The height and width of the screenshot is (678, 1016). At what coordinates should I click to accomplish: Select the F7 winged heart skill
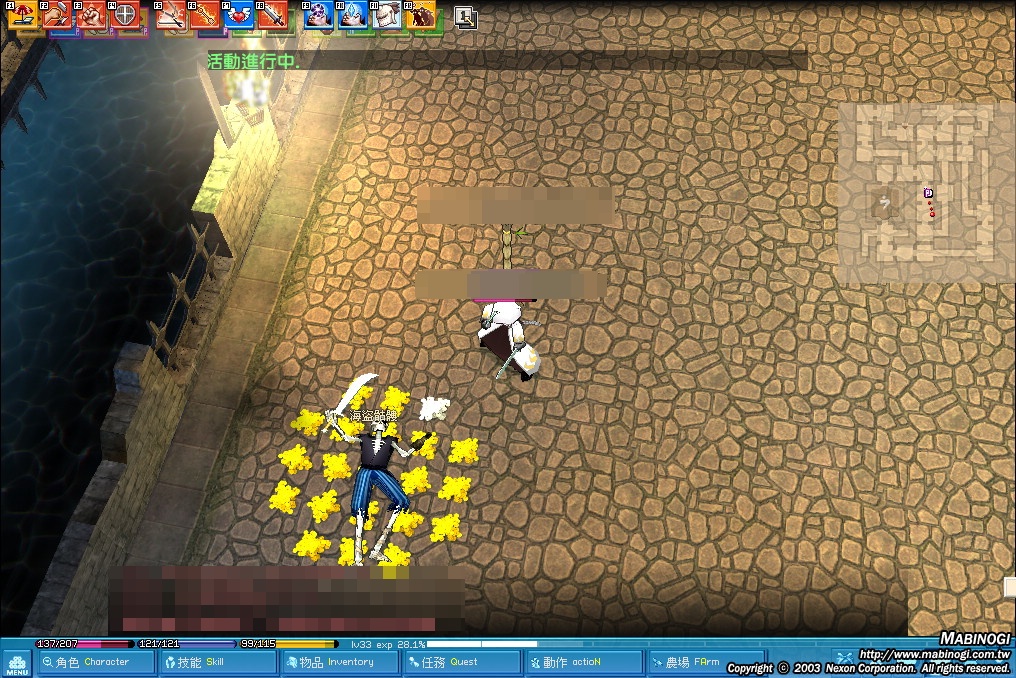click(x=239, y=15)
